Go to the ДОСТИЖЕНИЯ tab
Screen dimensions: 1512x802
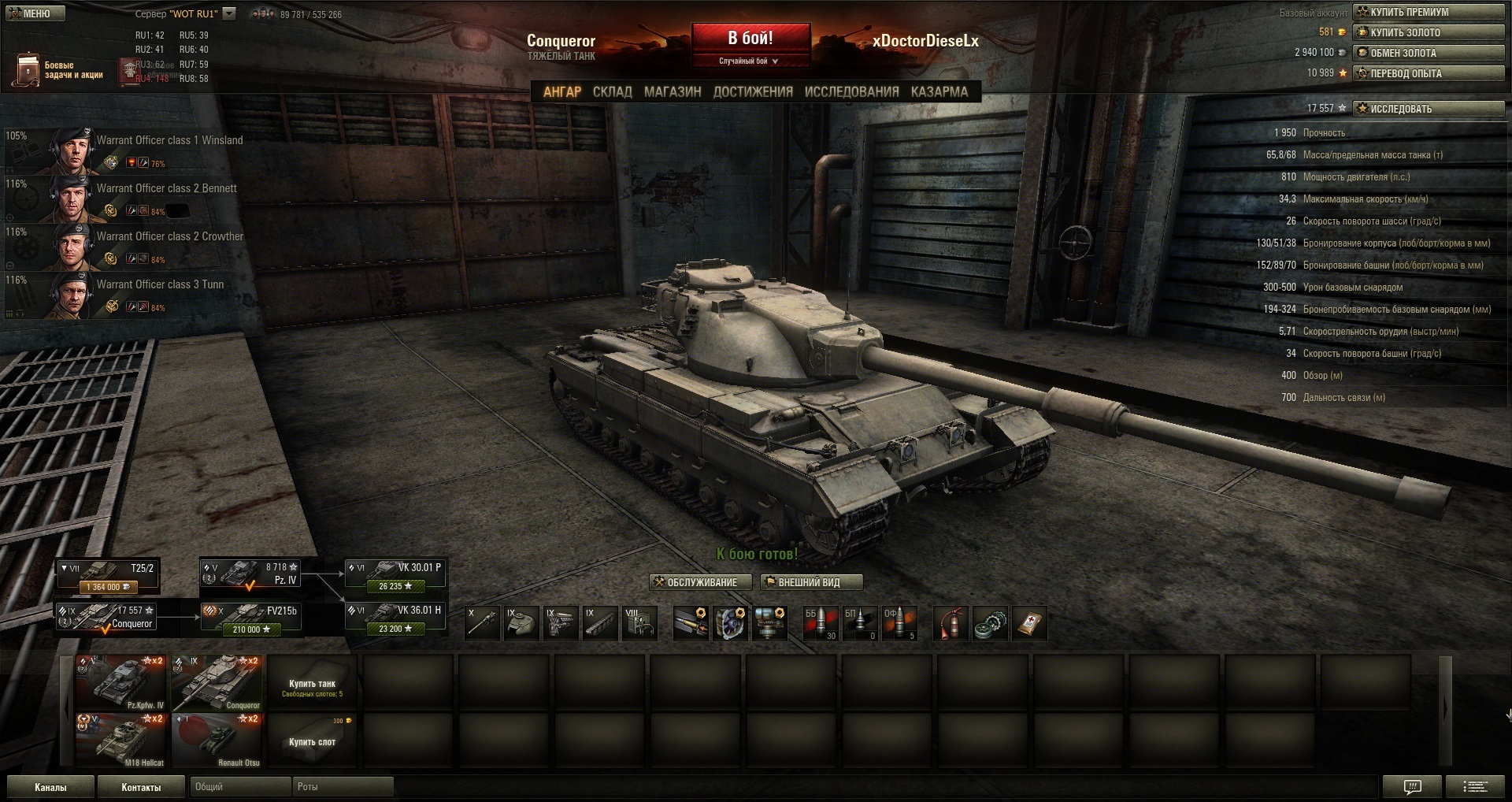[x=752, y=91]
